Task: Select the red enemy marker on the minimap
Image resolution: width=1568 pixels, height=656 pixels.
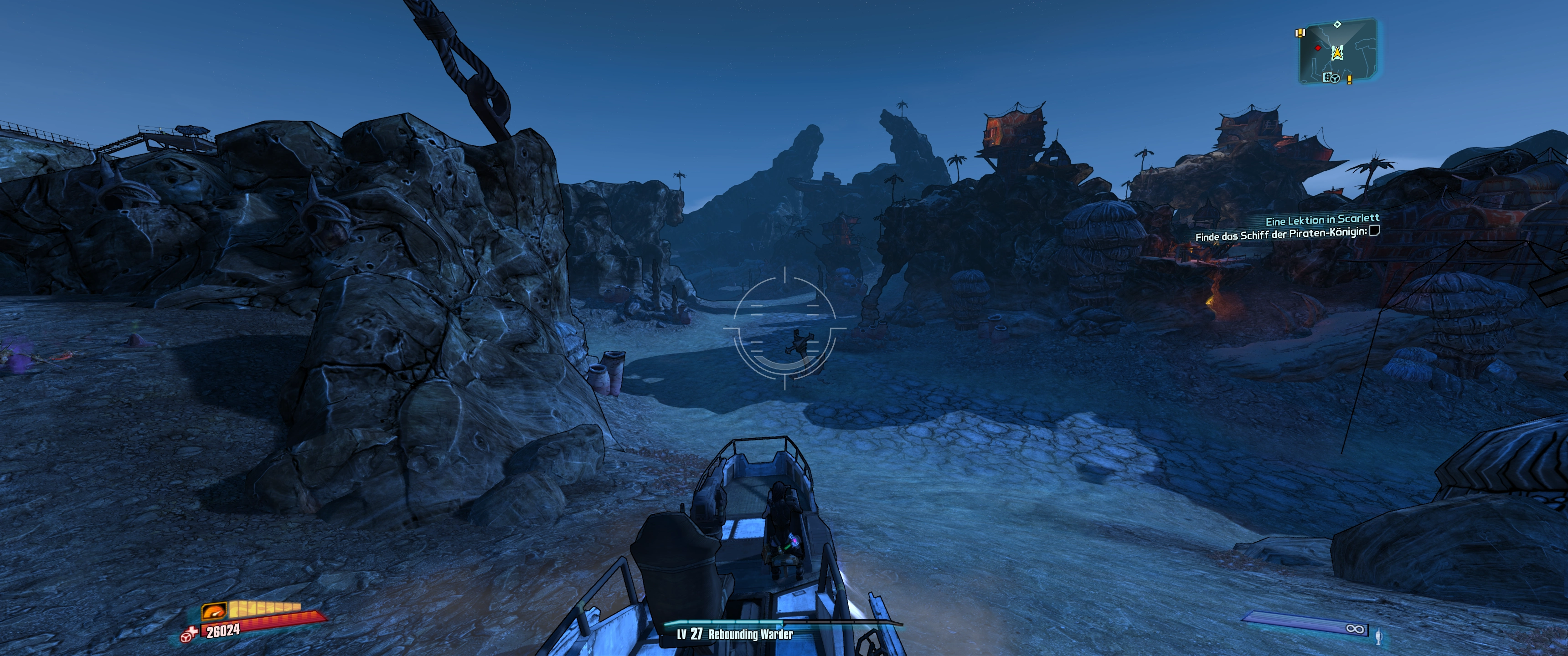Action: 1318,47
